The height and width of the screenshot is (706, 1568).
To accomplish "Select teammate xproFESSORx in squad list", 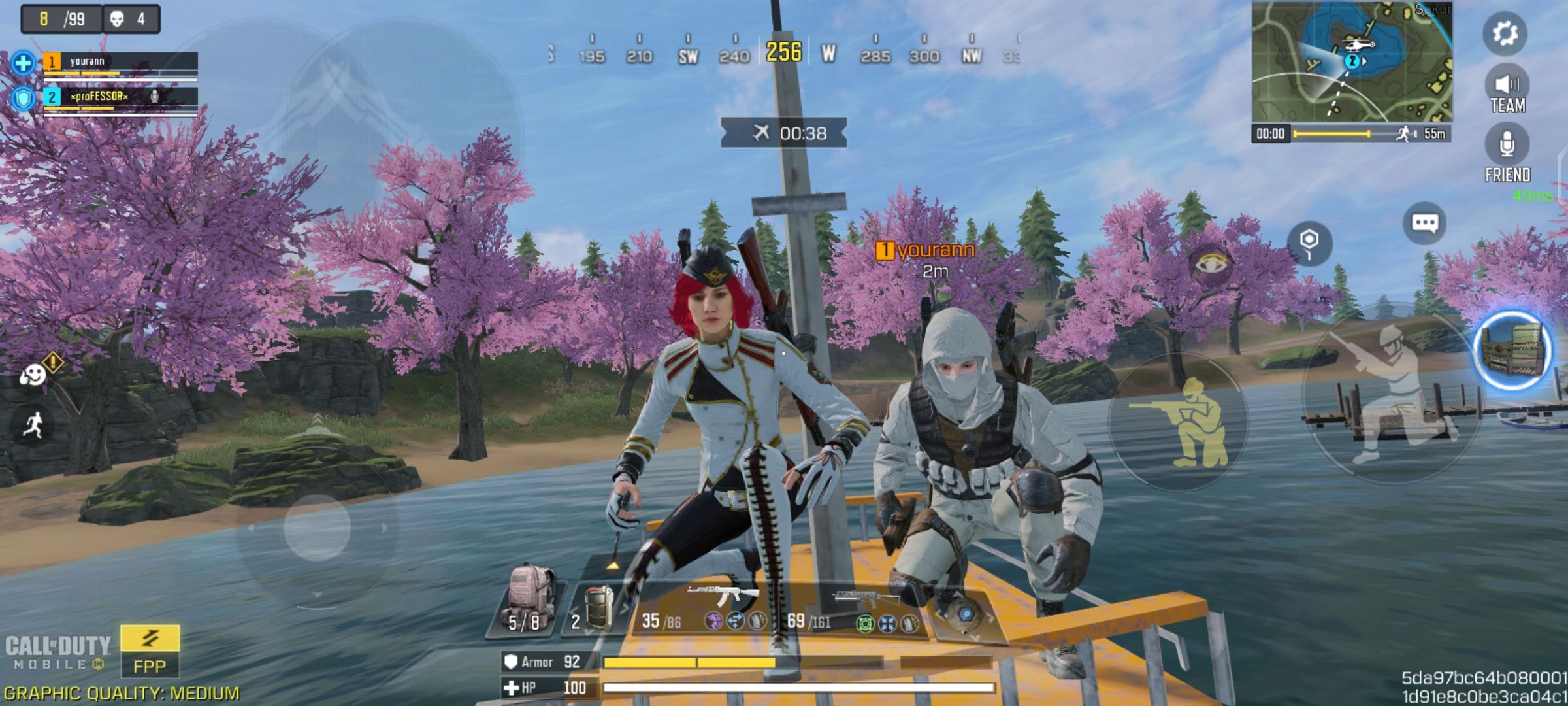I will pyautogui.click(x=120, y=98).
